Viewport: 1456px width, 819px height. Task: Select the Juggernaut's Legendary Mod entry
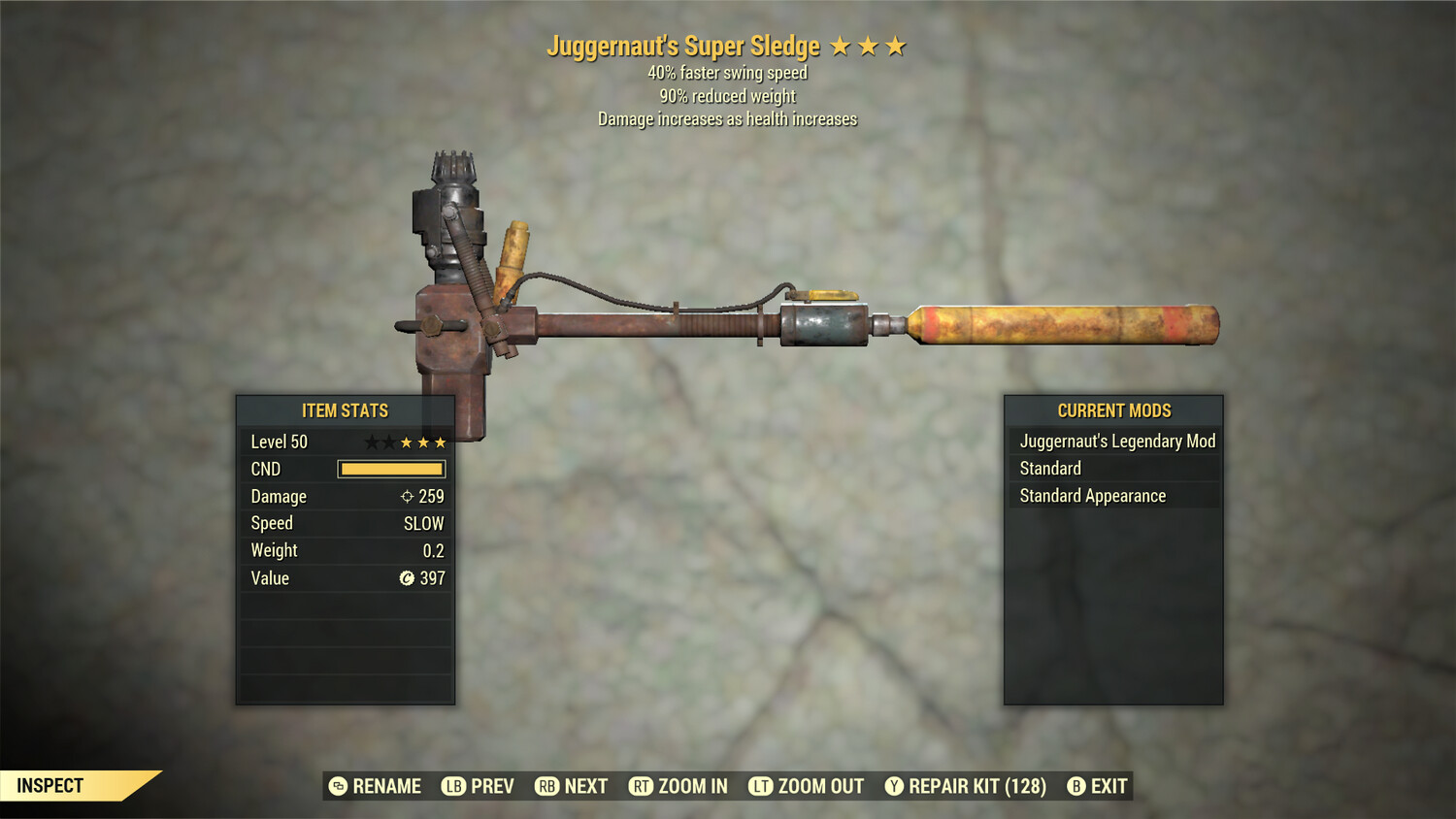click(1116, 442)
